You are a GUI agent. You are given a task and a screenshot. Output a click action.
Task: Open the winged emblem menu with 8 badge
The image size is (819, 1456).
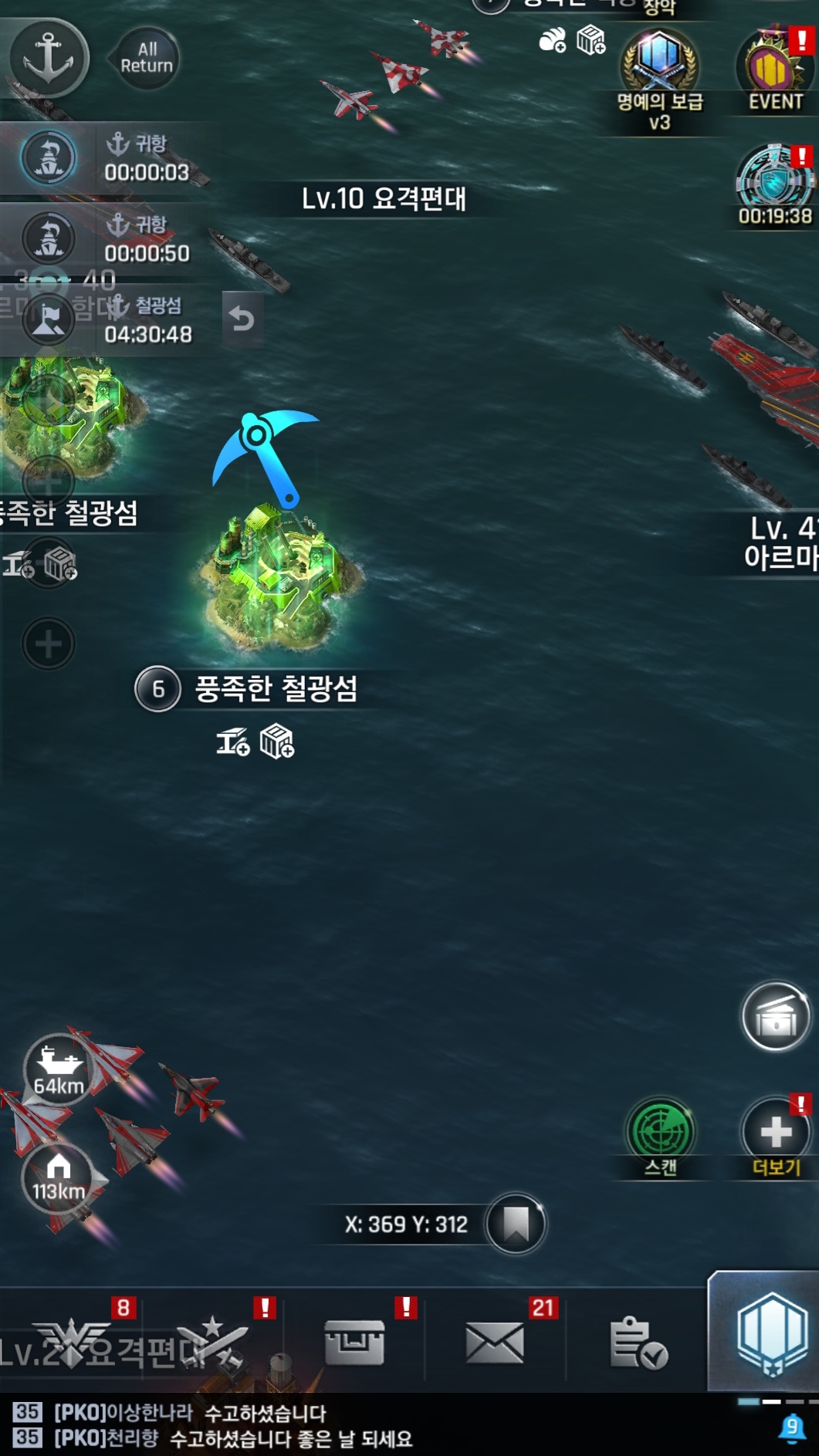click(x=75, y=1342)
